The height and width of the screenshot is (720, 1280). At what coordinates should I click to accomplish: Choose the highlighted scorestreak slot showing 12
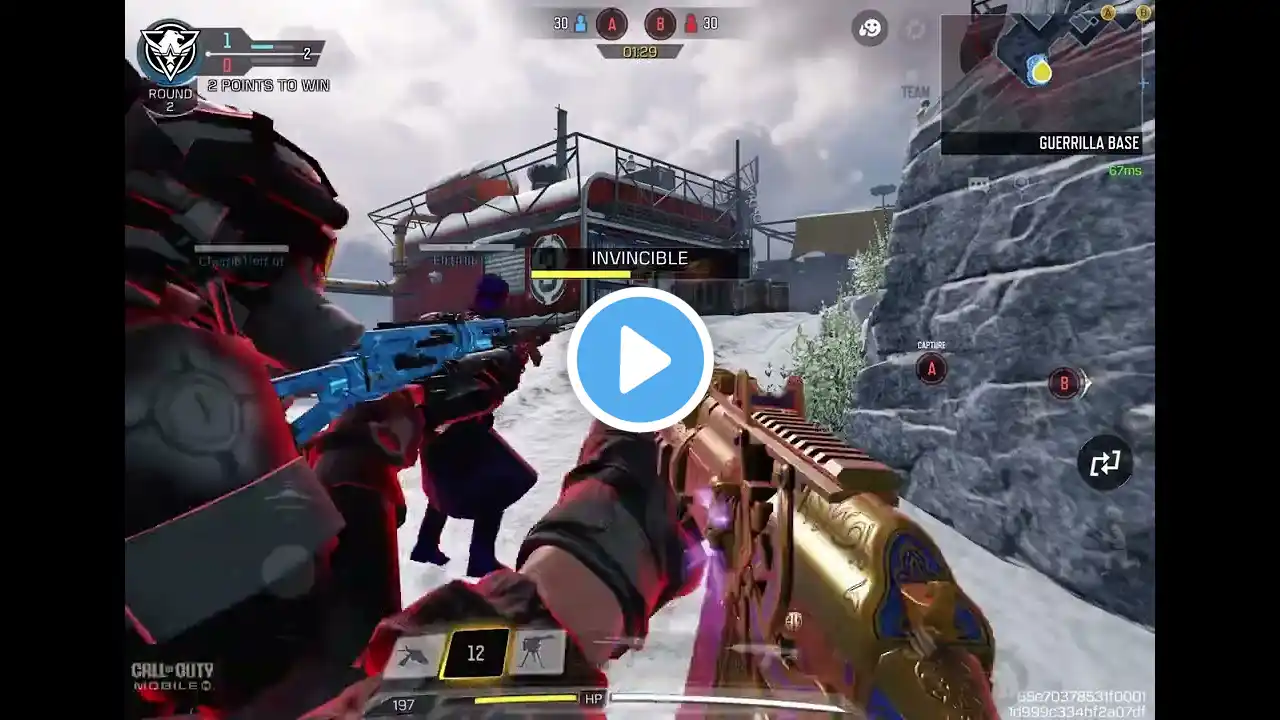(476, 653)
